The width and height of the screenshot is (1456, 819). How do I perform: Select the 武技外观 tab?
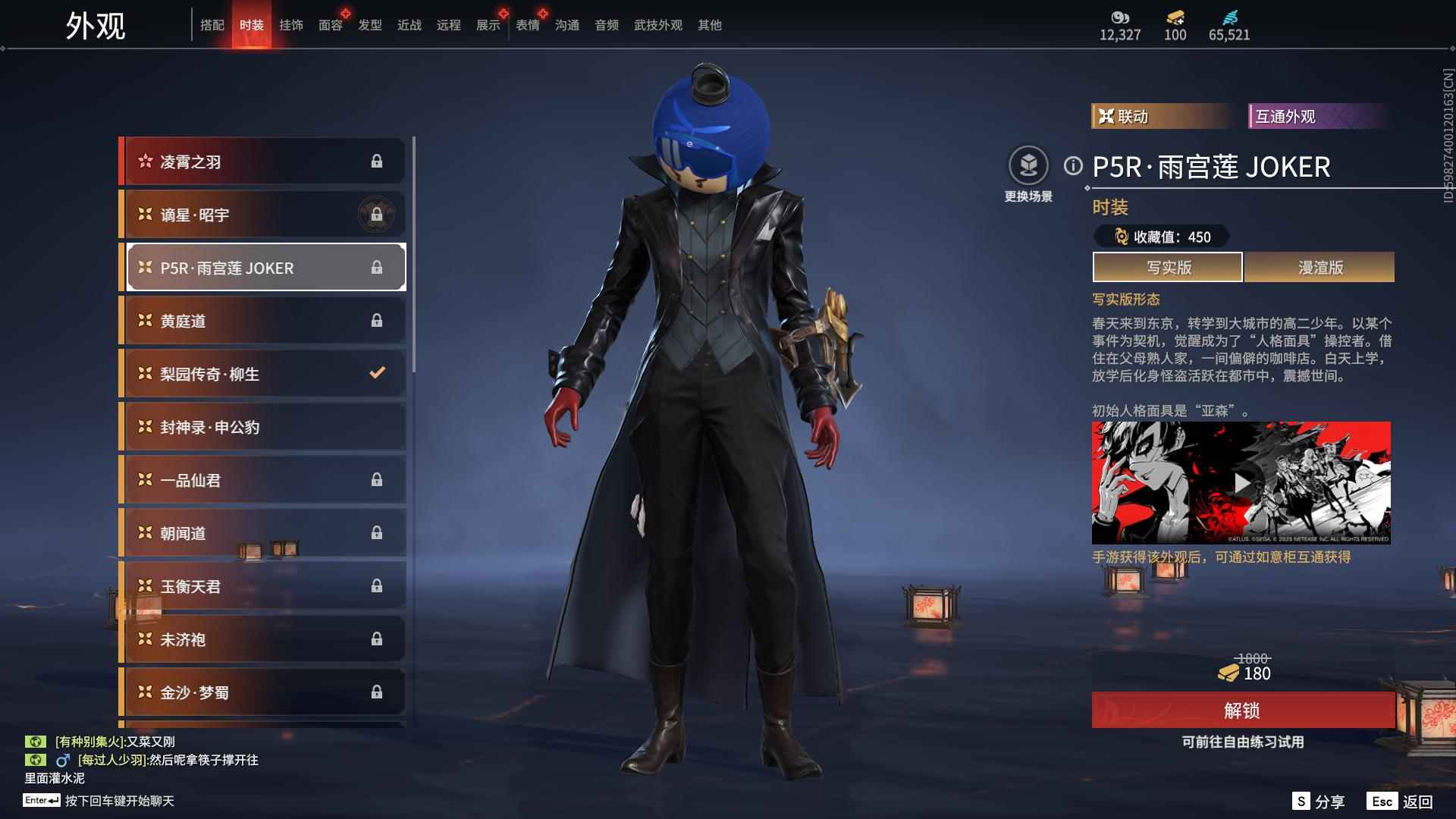(x=657, y=26)
